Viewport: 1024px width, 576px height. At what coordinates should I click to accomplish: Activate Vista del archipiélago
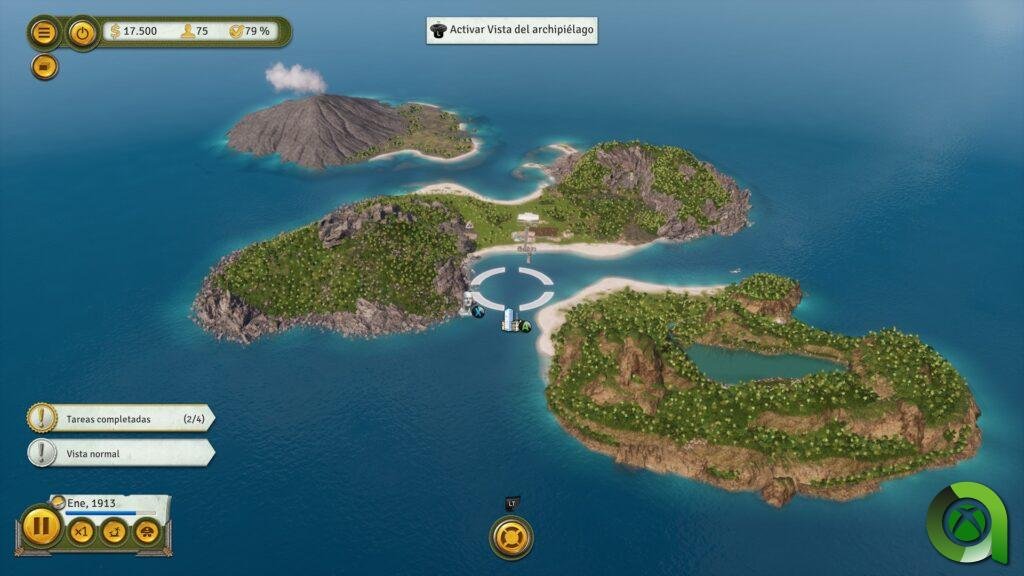(x=512, y=30)
